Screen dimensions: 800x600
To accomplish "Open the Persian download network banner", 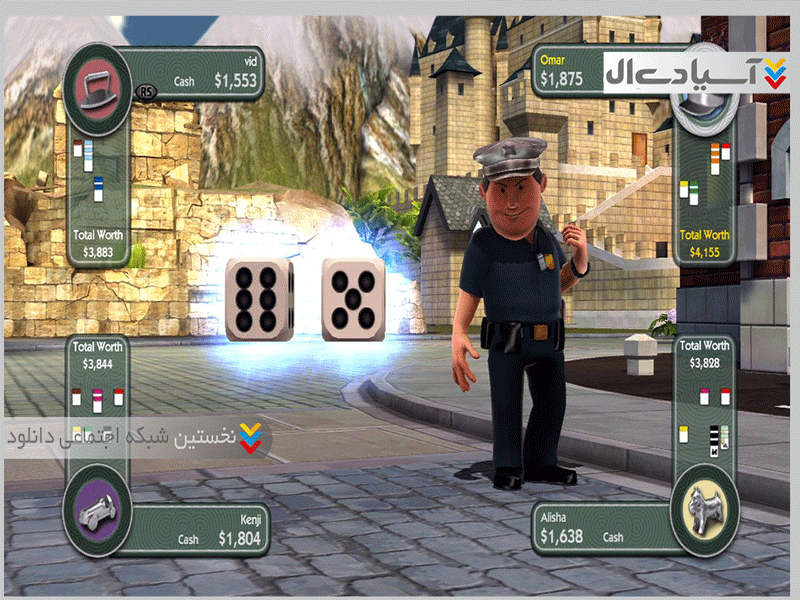I will click(135, 439).
